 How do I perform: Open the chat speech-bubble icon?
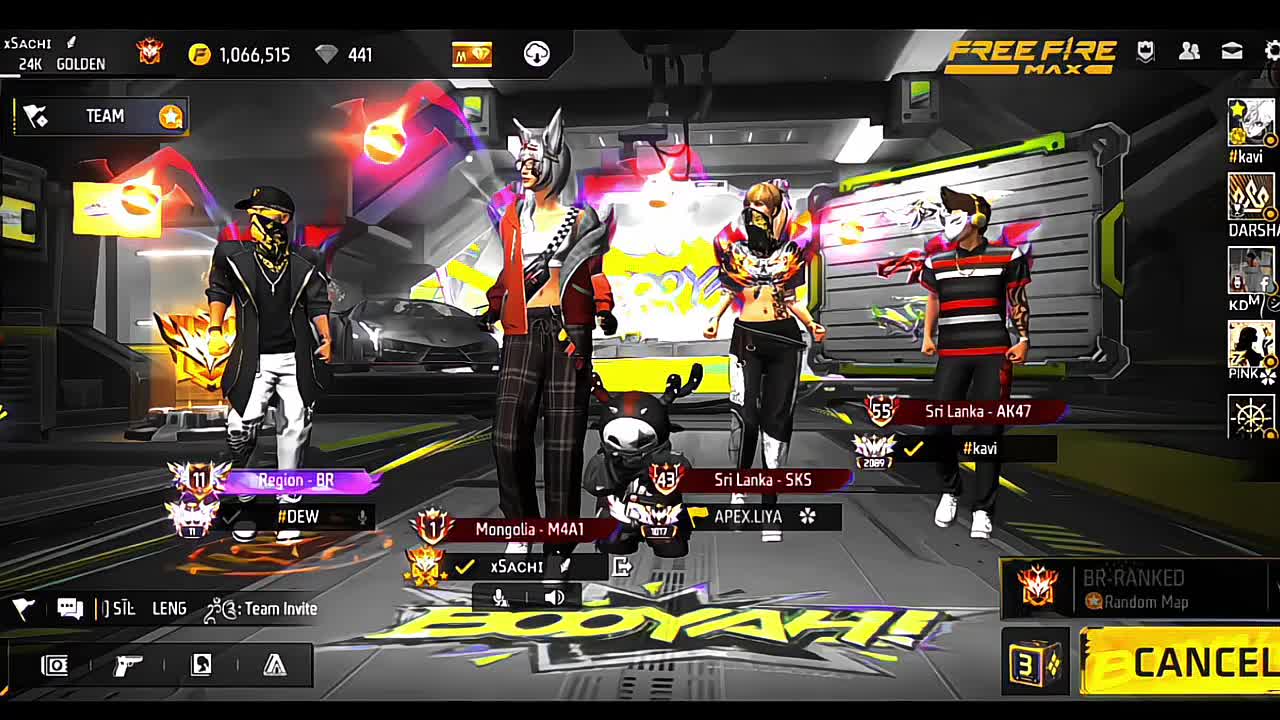coord(70,608)
